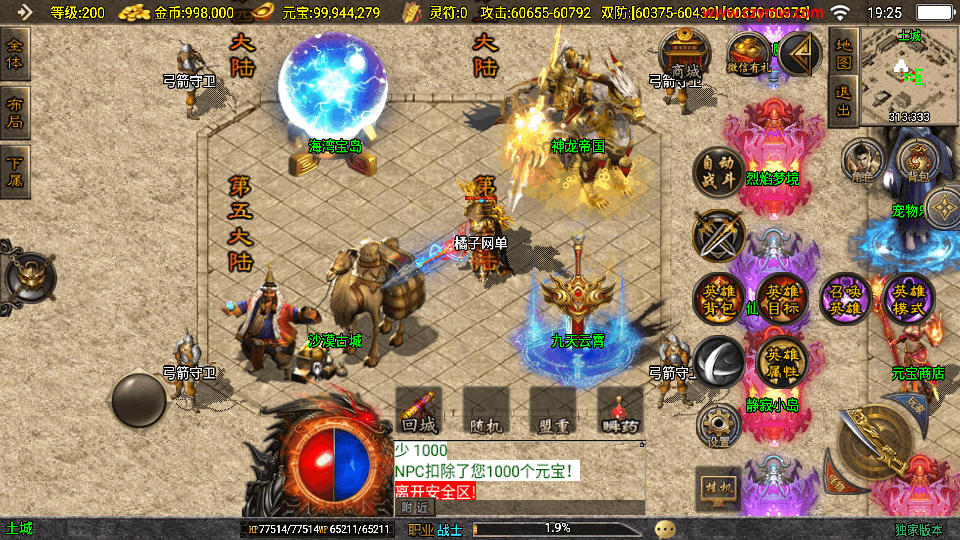Viewport: 960px width, 540px height.
Task: Activate 召唤英雄 summon hero
Action: [845, 298]
